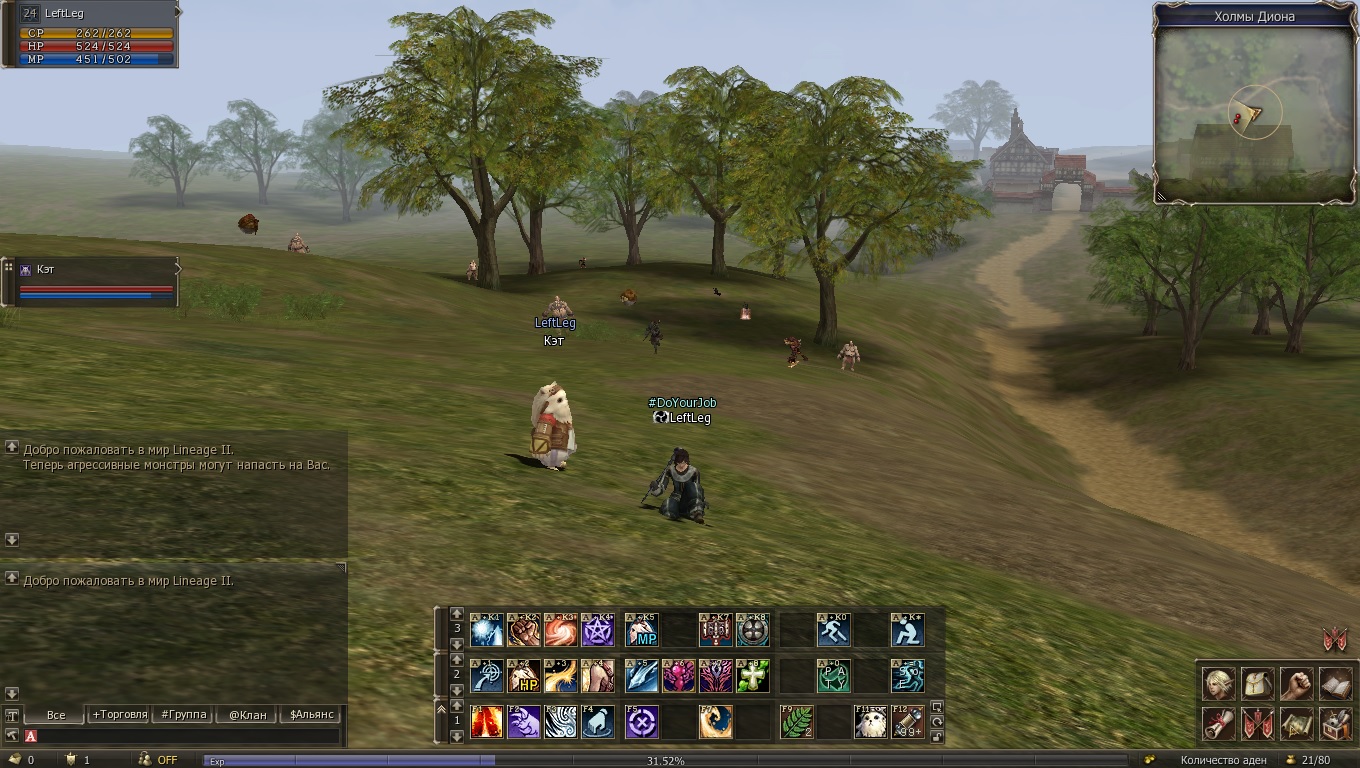
Task: Use the MP potion hotbar slot
Action: 641,630
